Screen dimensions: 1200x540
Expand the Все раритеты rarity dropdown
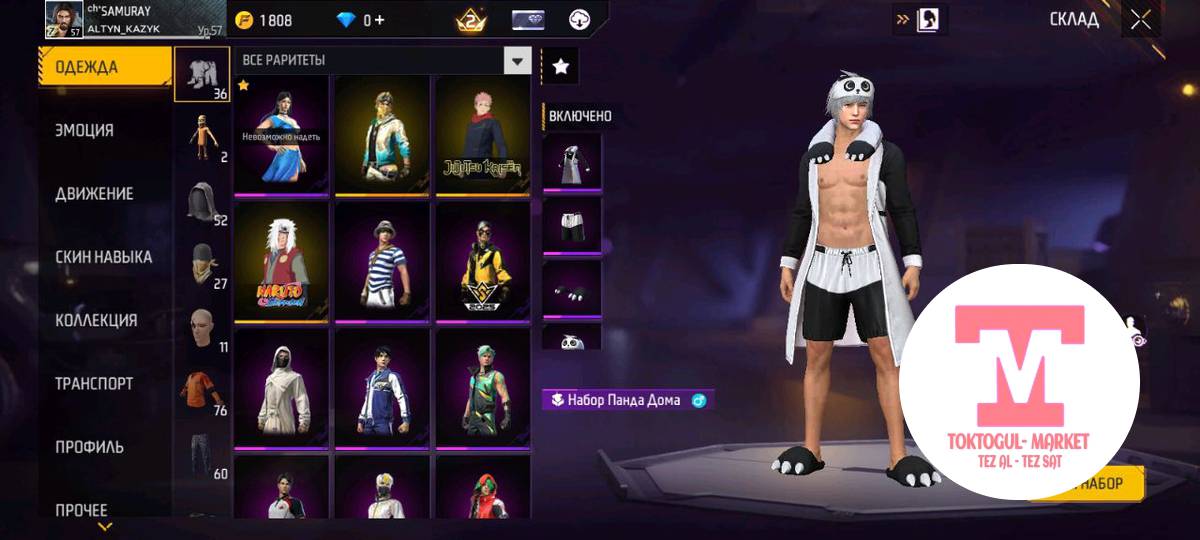[x=516, y=61]
